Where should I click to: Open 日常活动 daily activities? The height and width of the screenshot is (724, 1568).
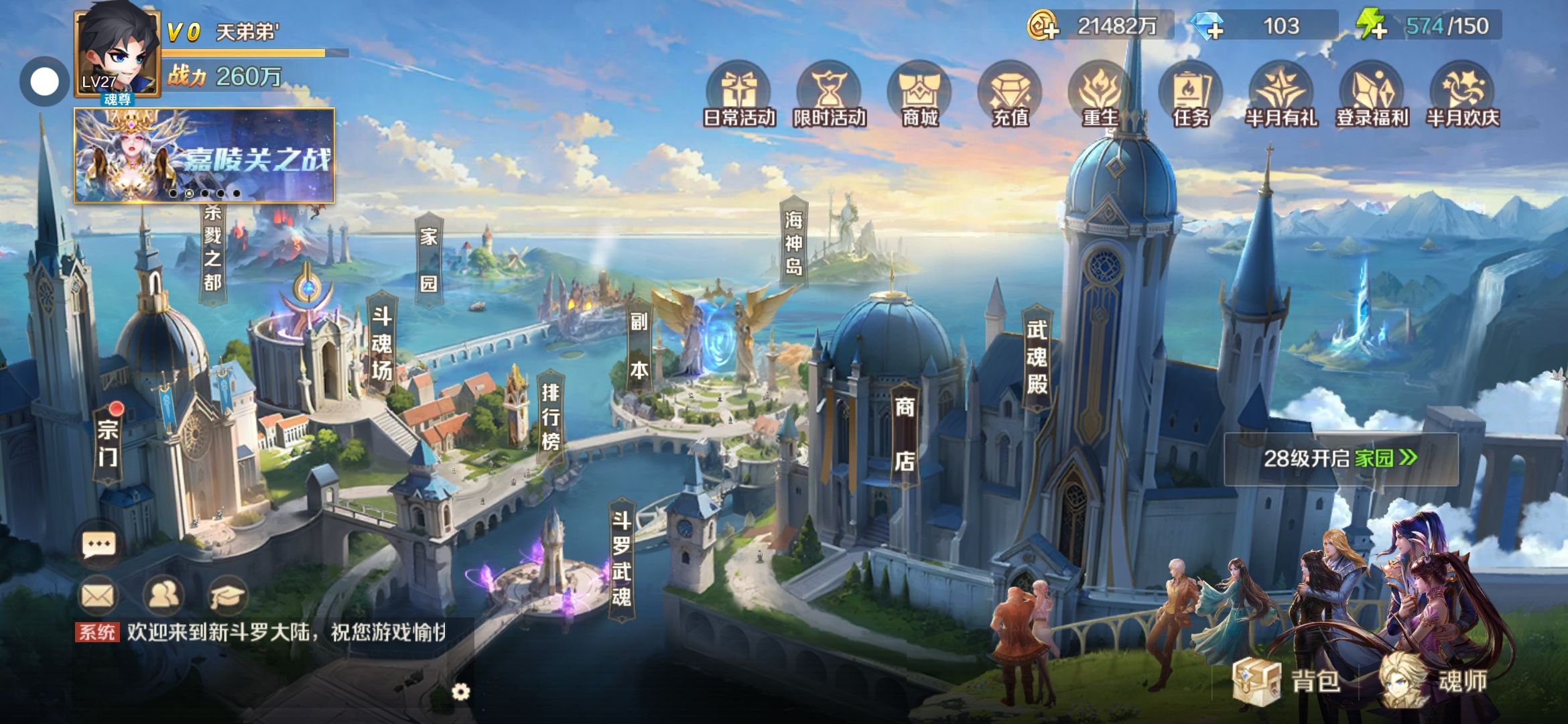click(x=739, y=95)
